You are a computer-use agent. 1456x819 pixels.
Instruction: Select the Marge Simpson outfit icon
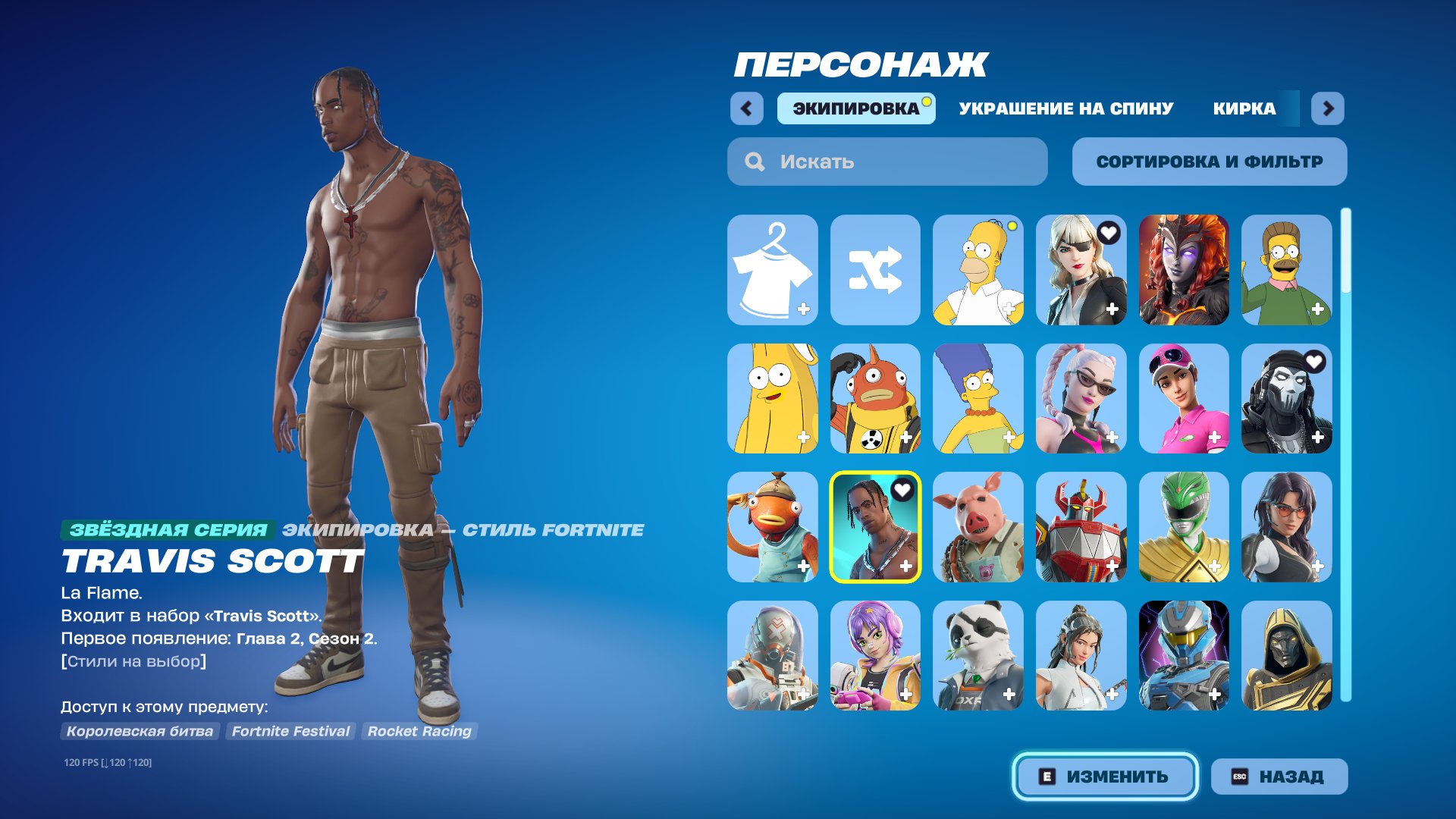tap(978, 398)
